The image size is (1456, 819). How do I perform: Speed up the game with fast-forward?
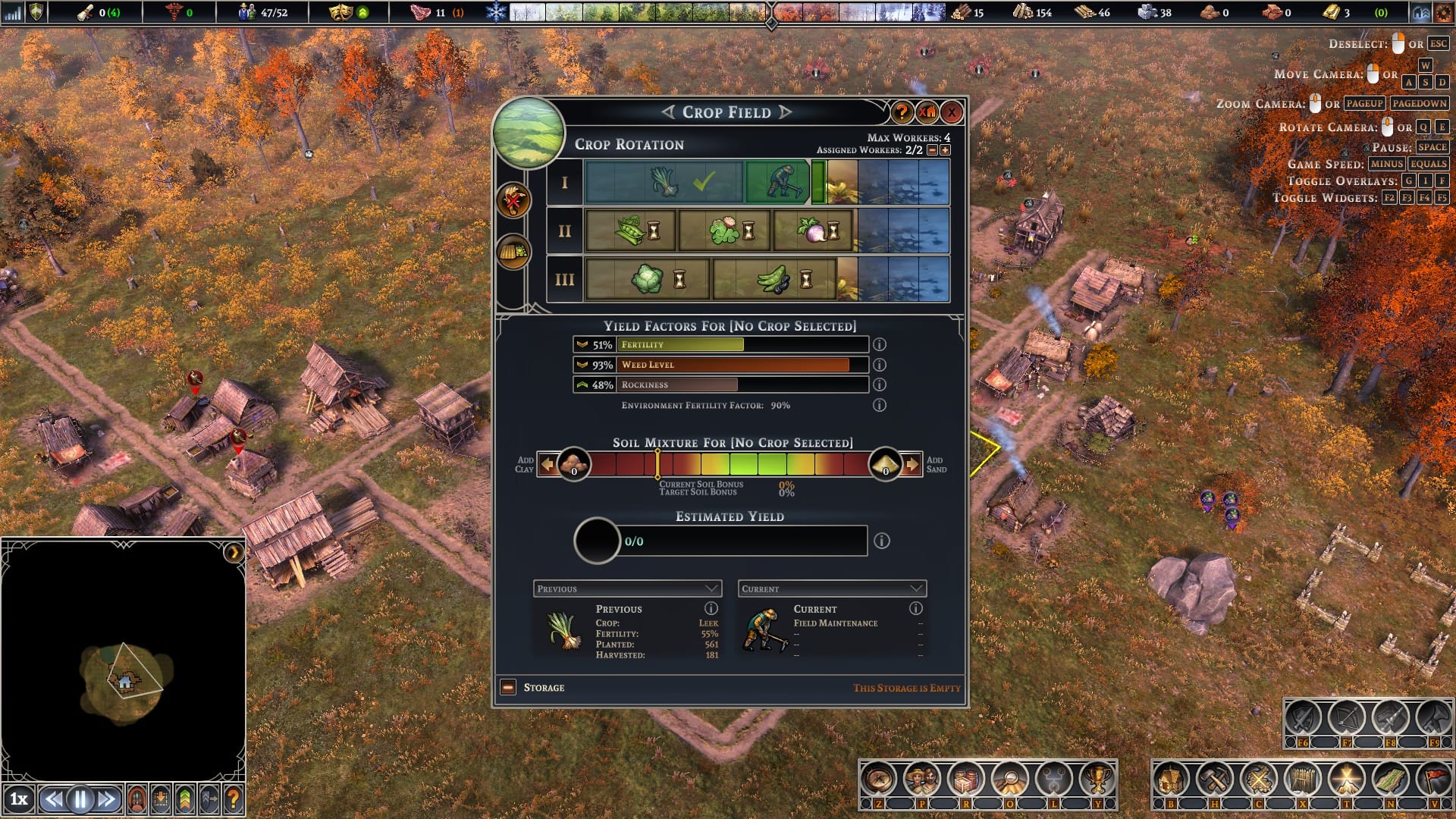(107, 799)
